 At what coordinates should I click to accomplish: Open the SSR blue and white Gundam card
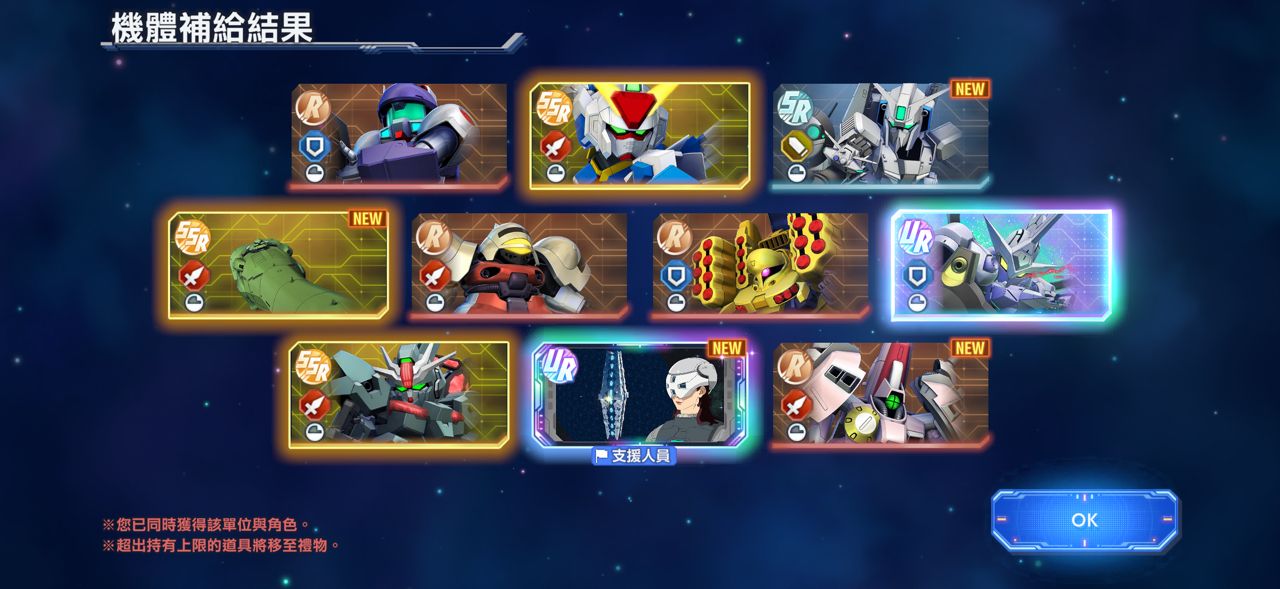tap(640, 135)
